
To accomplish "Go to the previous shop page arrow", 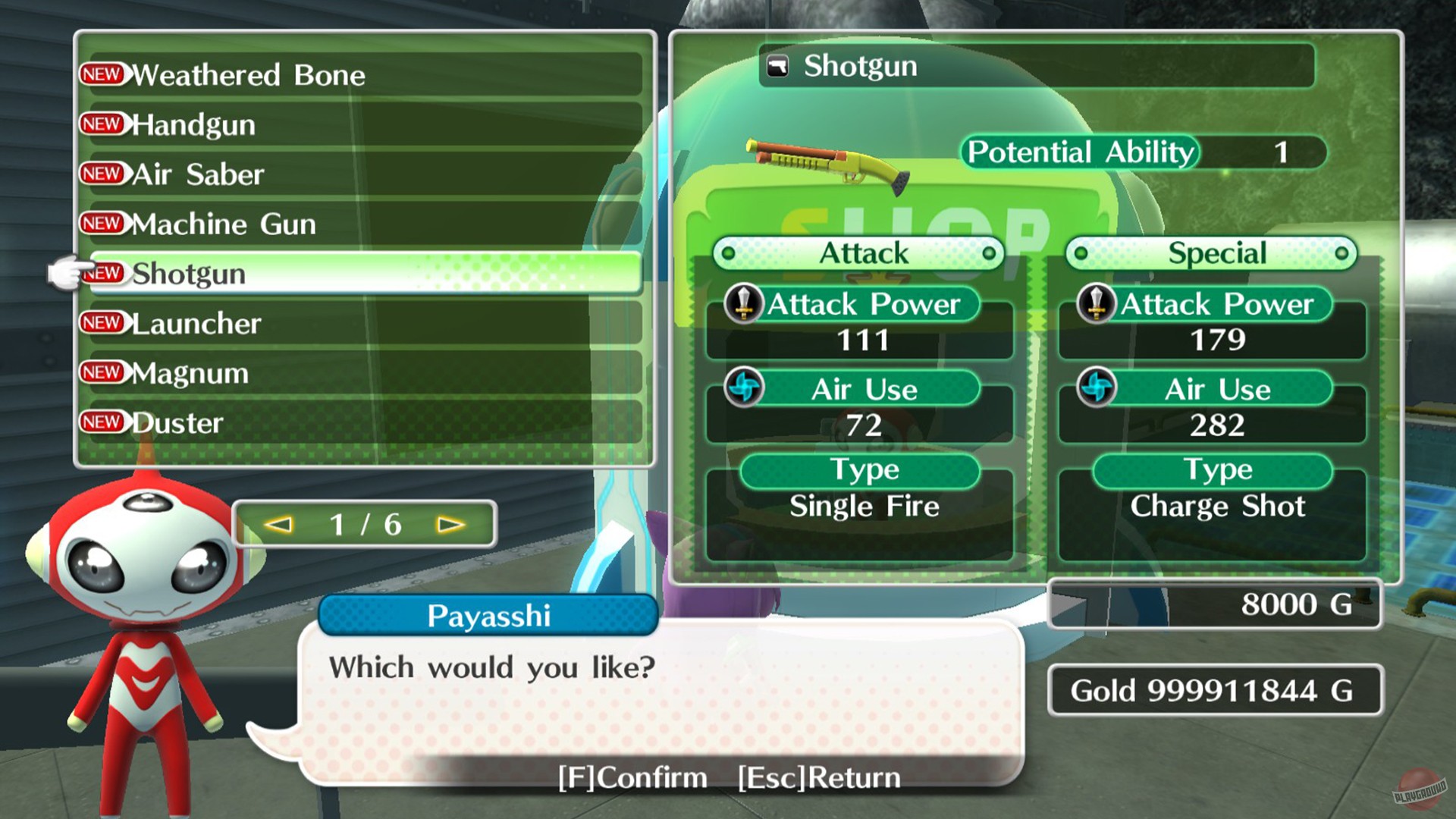I will click(x=278, y=525).
